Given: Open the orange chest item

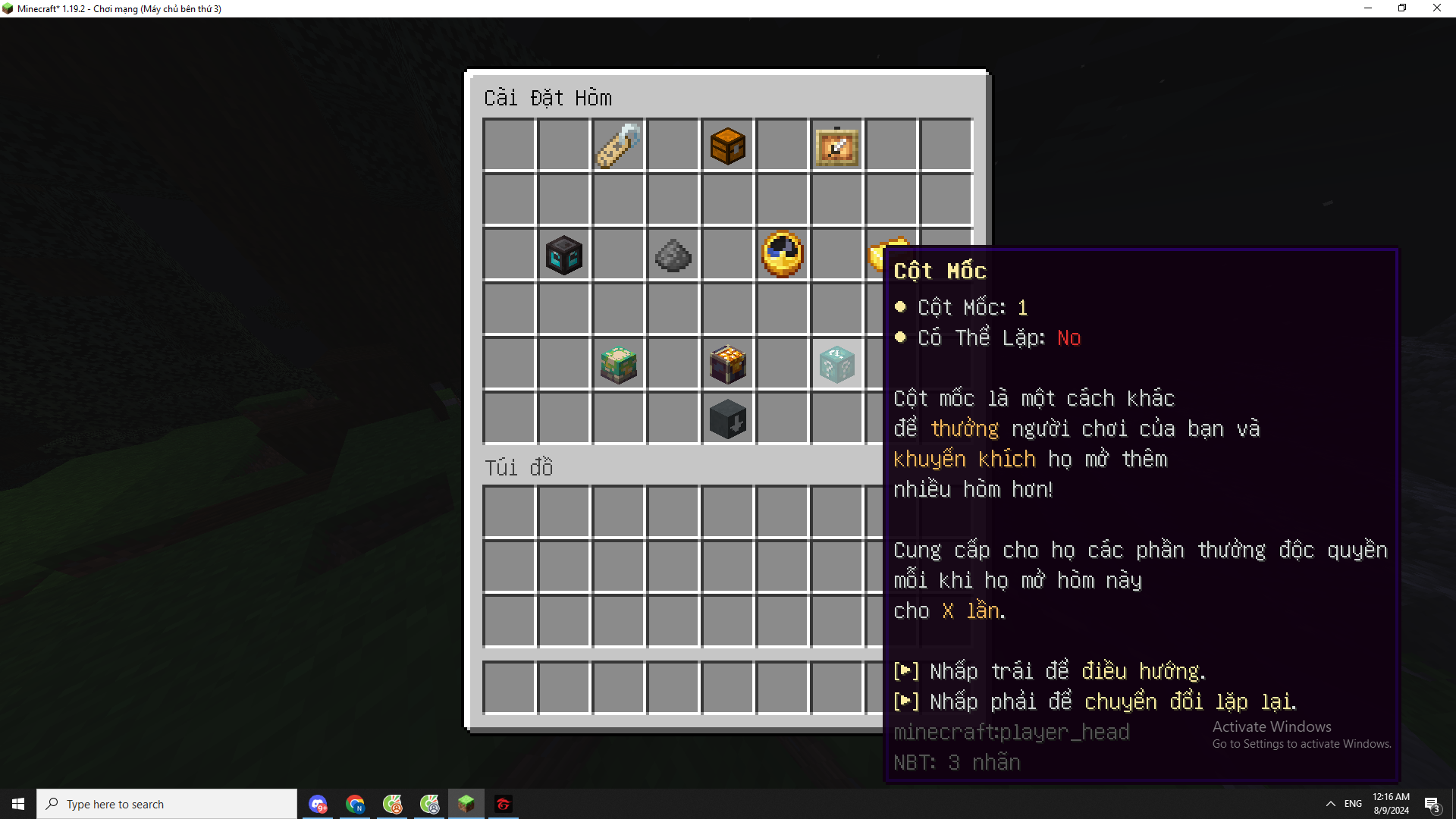Looking at the screenshot, I should [727, 146].
